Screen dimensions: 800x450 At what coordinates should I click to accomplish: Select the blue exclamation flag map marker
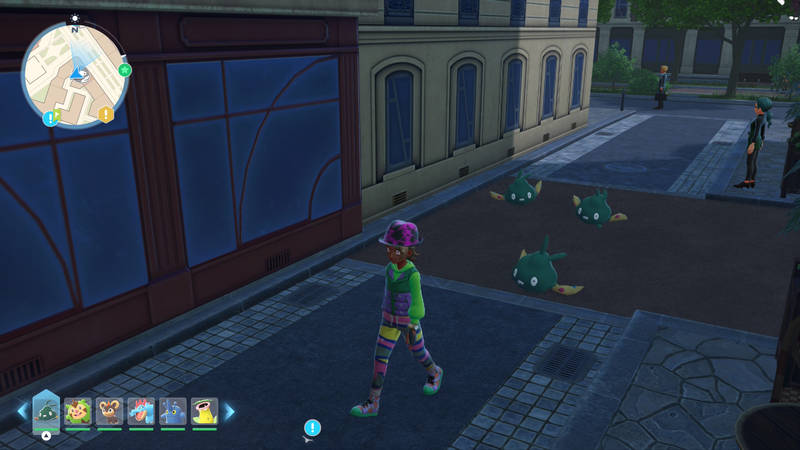click(50, 118)
